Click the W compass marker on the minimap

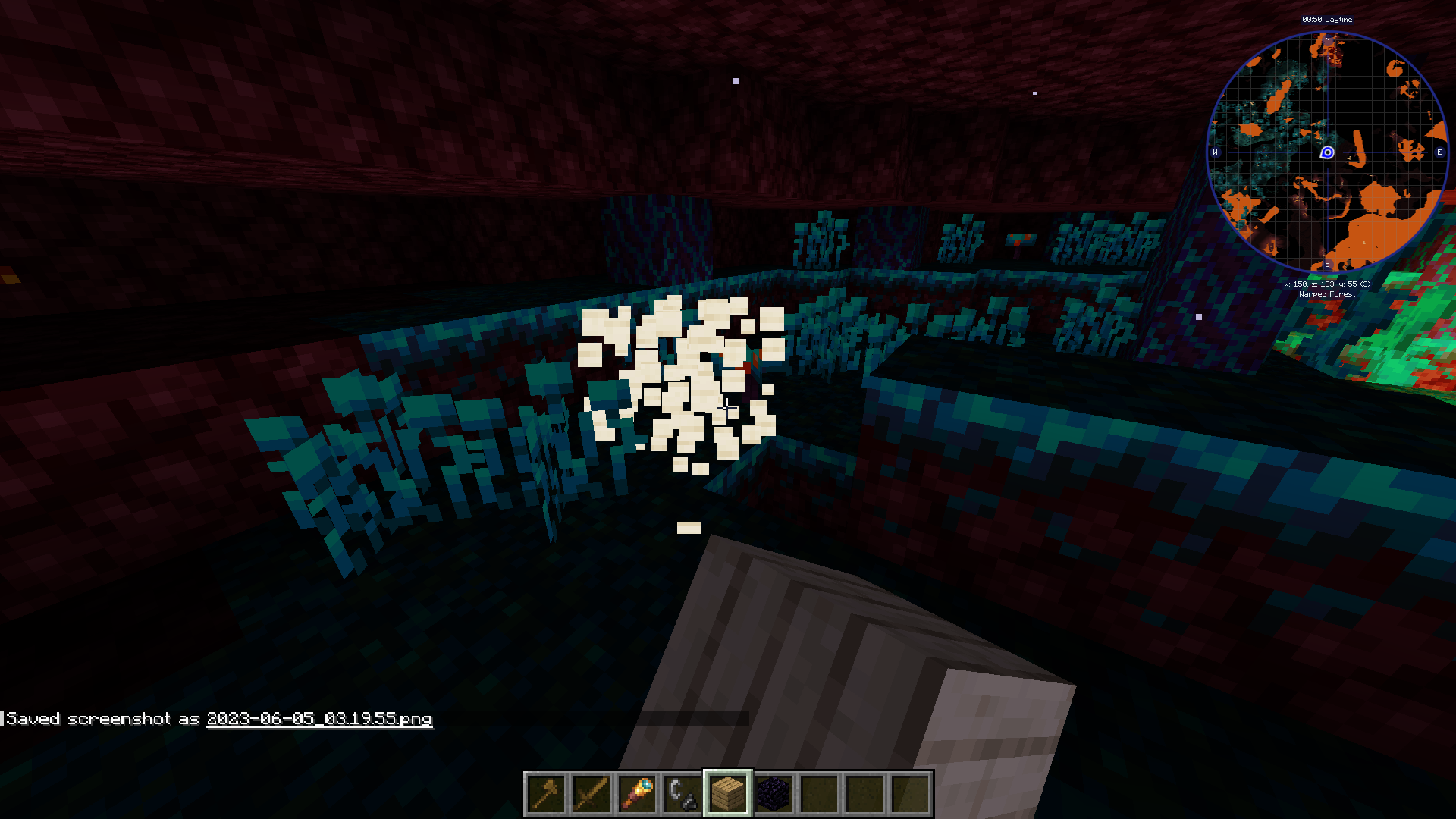tap(1216, 152)
